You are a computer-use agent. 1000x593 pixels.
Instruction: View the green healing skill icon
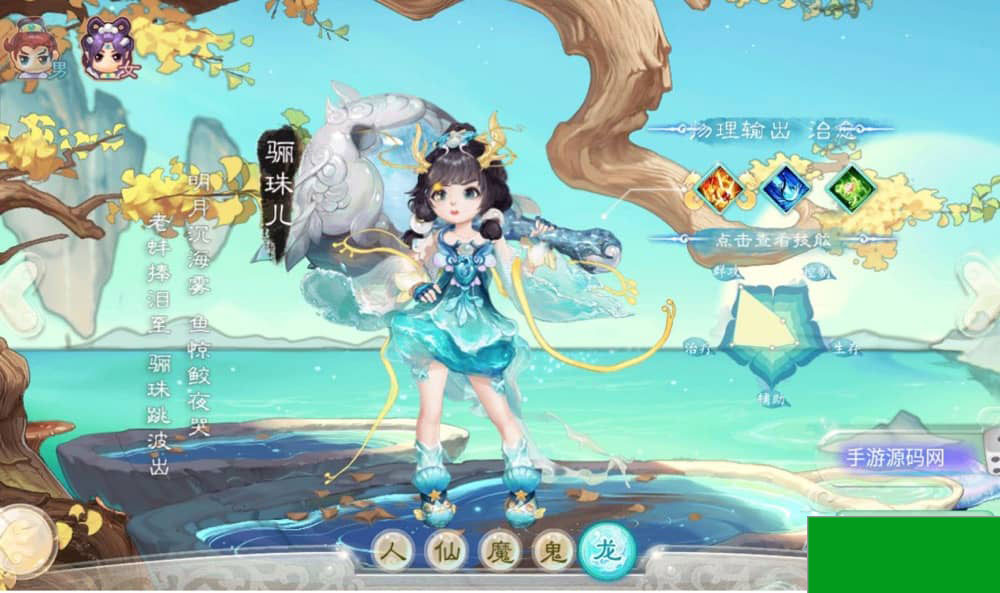coord(851,187)
